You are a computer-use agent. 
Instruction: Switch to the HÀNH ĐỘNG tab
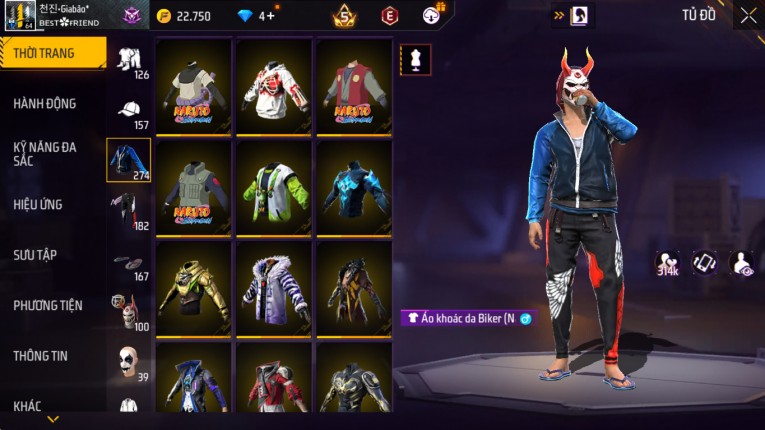45,103
